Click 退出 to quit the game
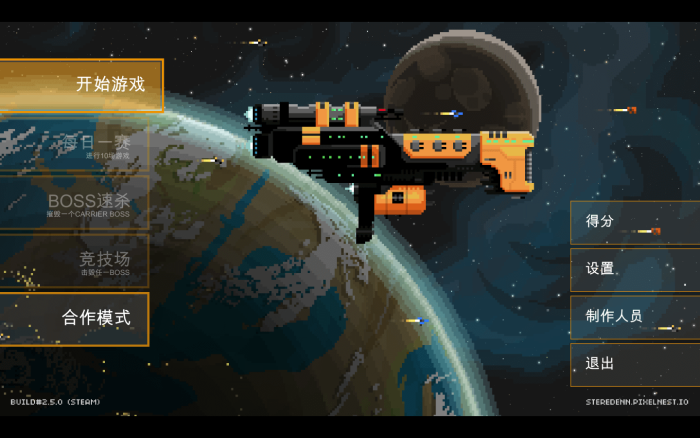This screenshot has height=438, width=700. point(634,364)
